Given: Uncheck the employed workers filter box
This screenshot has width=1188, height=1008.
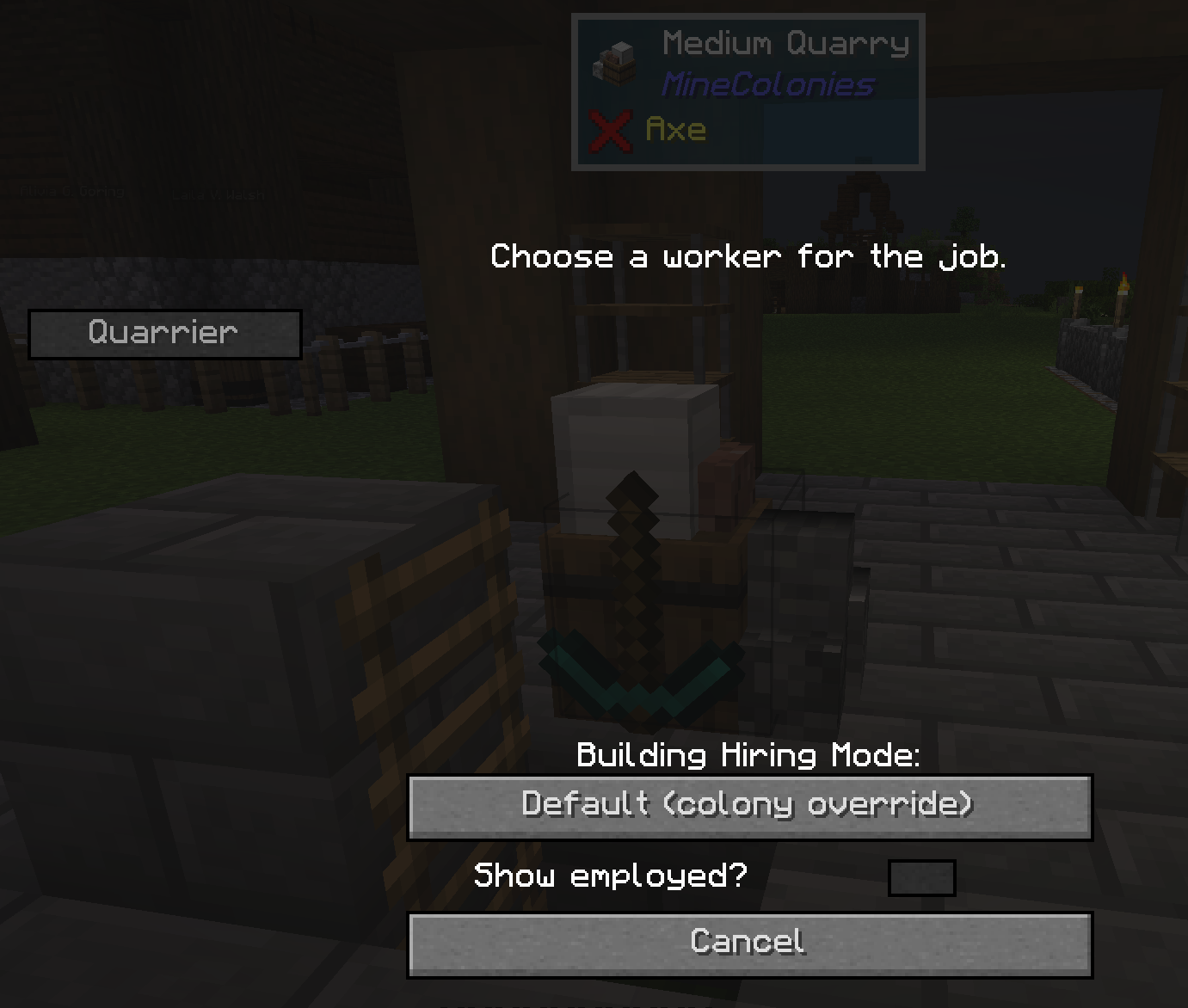Looking at the screenshot, I should tap(921, 876).
